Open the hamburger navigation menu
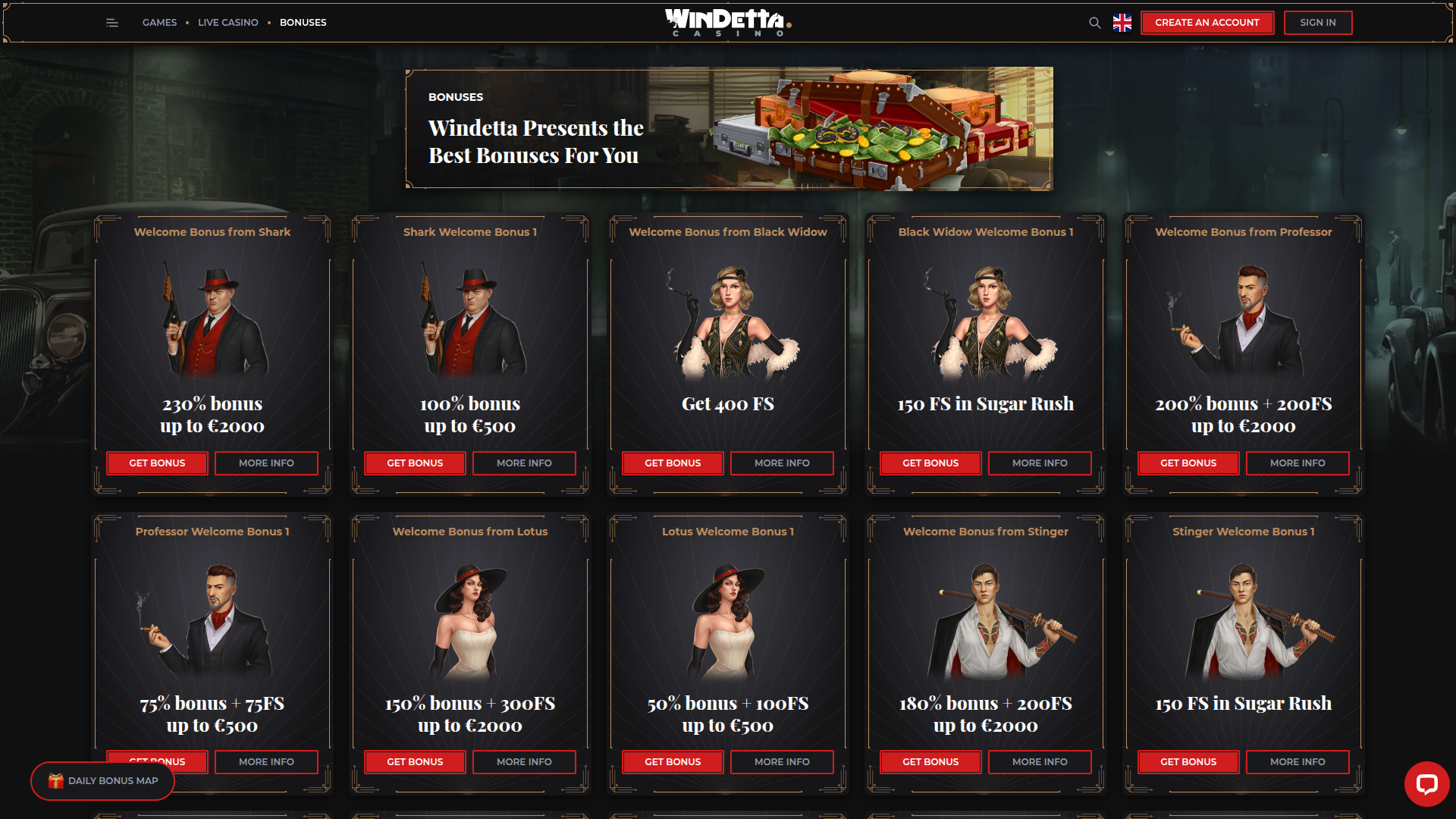Screen dimensions: 1456x819 tap(111, 23)
